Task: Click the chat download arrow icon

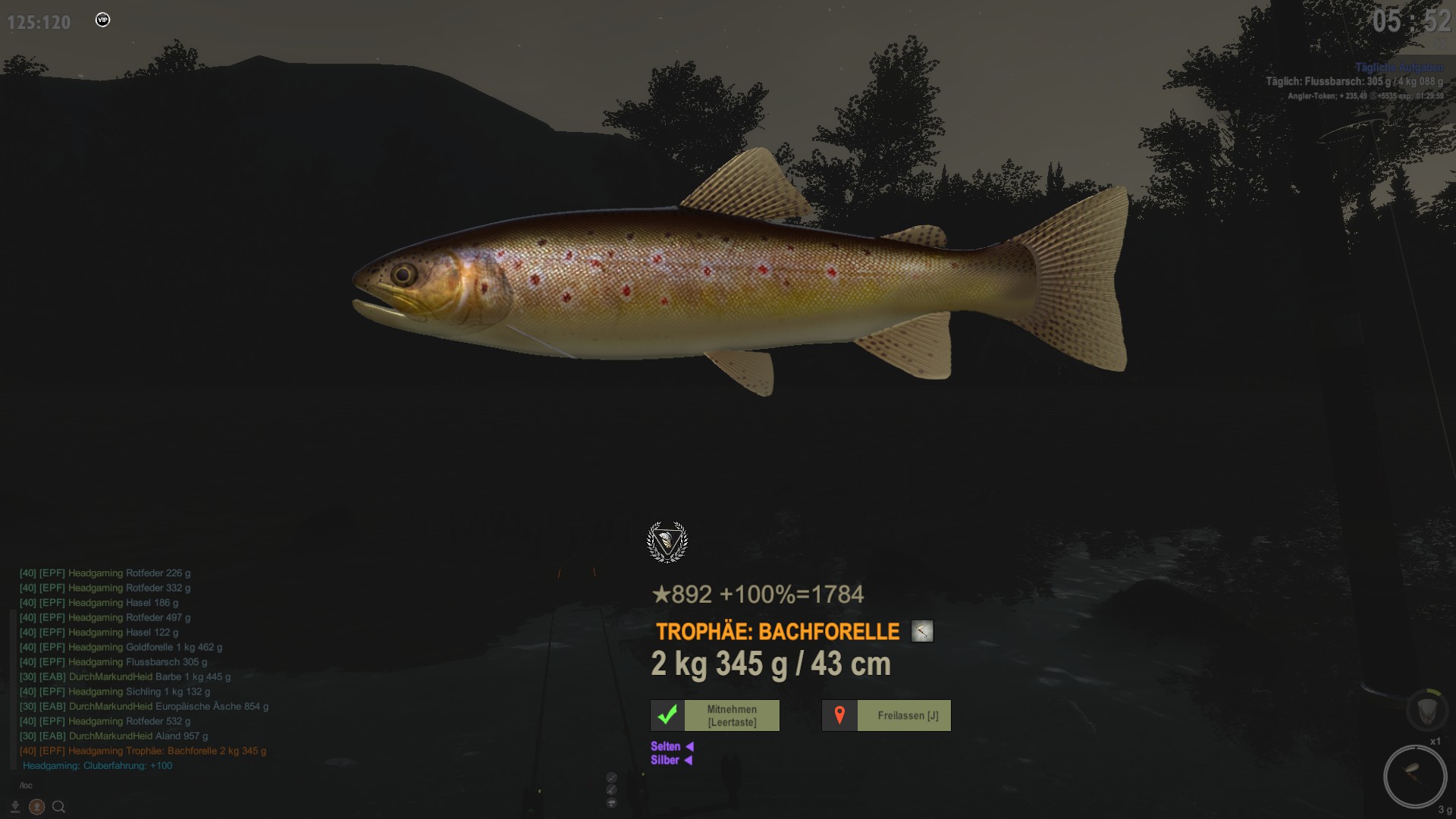Action: pyautogui.click(x=14, y=807)
